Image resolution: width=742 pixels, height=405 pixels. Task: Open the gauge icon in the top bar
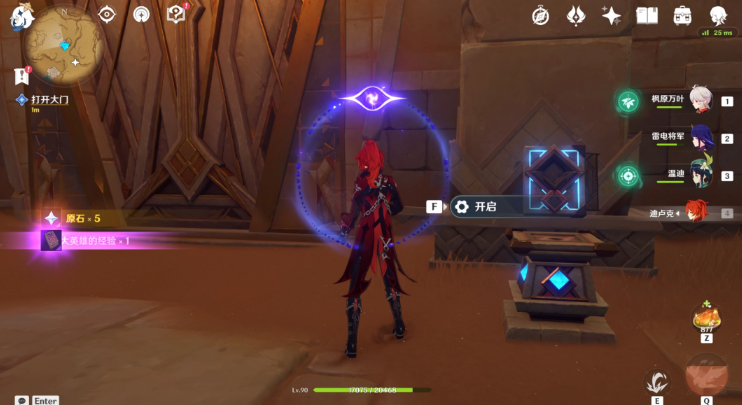(x=141, y=14)
